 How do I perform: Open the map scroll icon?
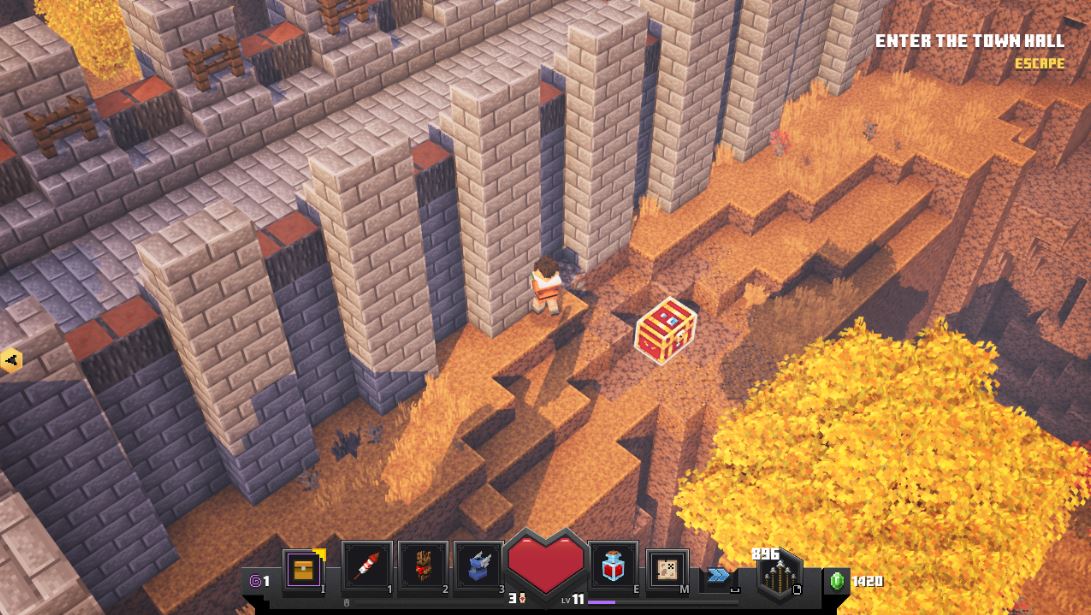667,568
